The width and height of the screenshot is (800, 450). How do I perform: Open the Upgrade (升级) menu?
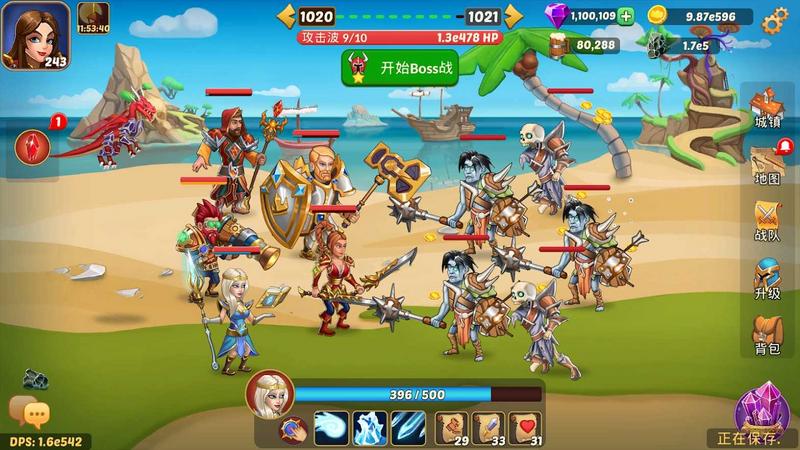coord(767,279)
